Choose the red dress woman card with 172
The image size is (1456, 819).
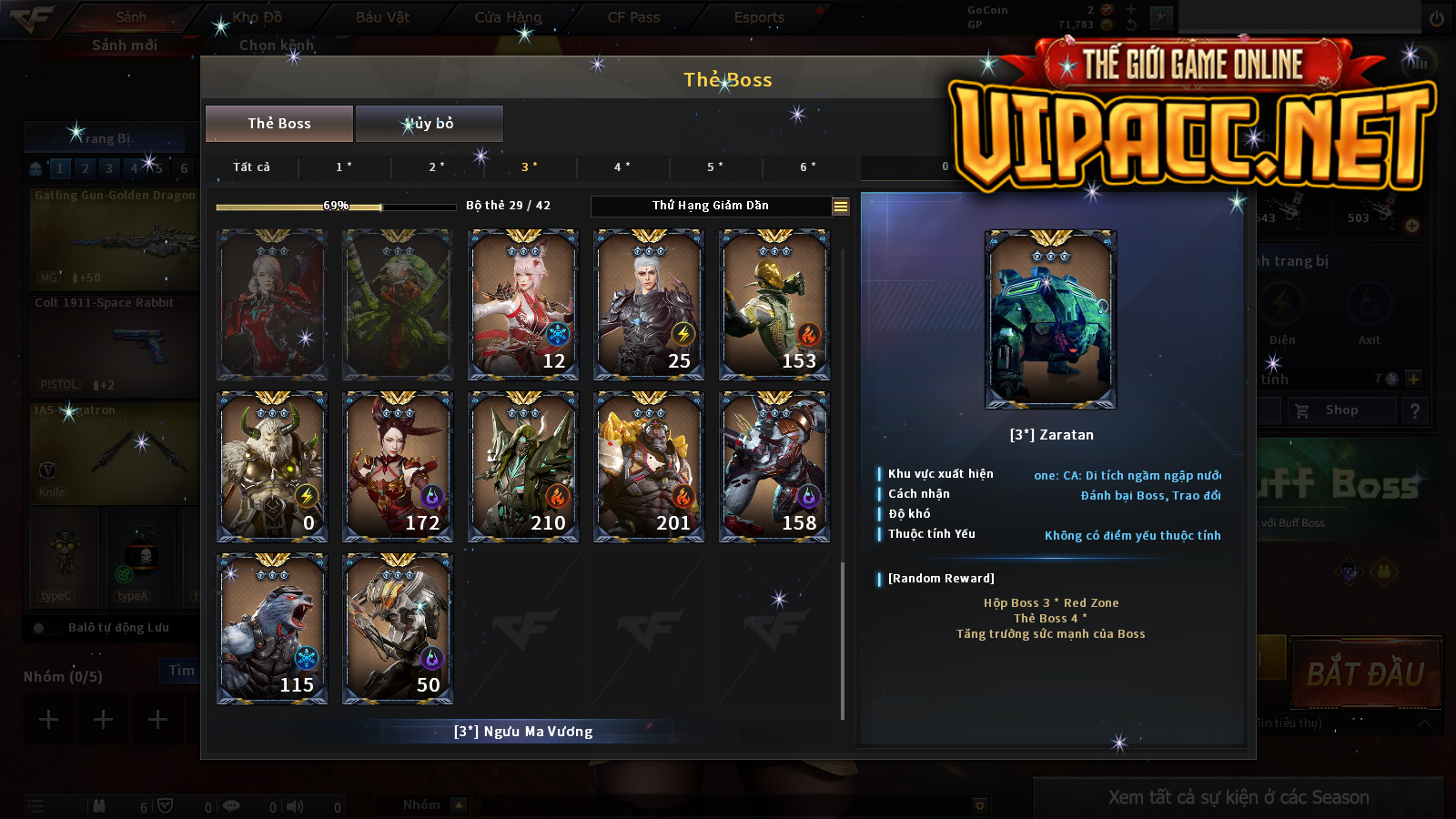point(398,466)
